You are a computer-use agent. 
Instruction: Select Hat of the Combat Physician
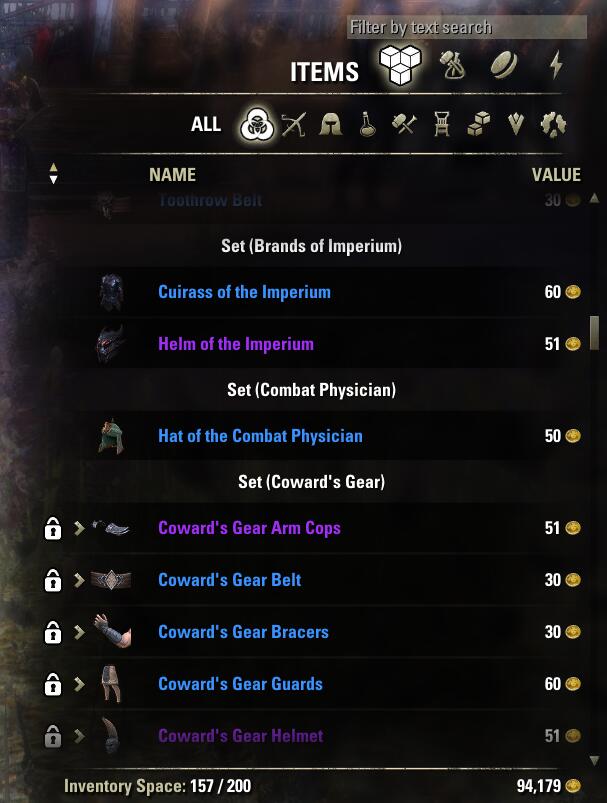click(260, 436)
